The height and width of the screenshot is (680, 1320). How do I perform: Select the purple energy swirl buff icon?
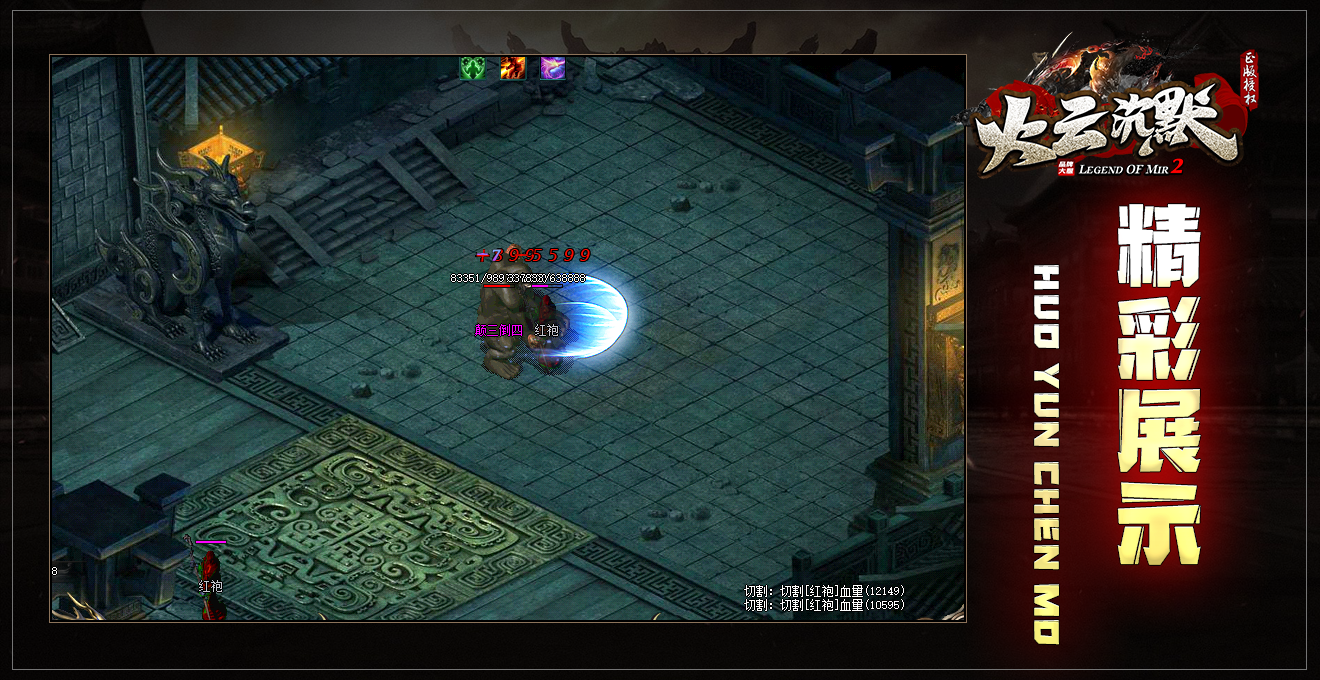click(x=553, y=68)
